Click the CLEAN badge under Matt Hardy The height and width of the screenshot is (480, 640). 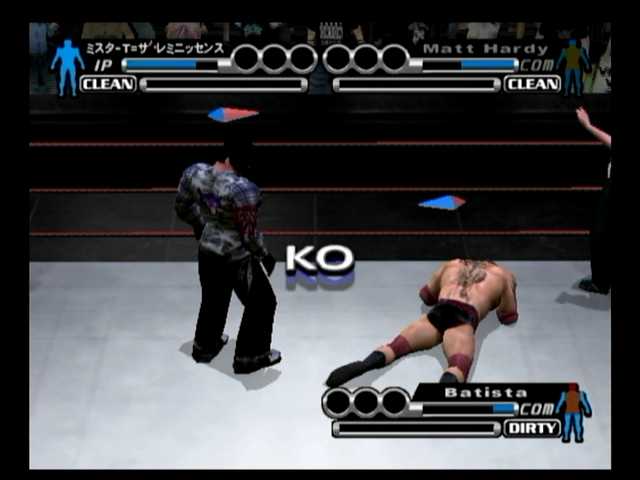(x=531, y=84)
